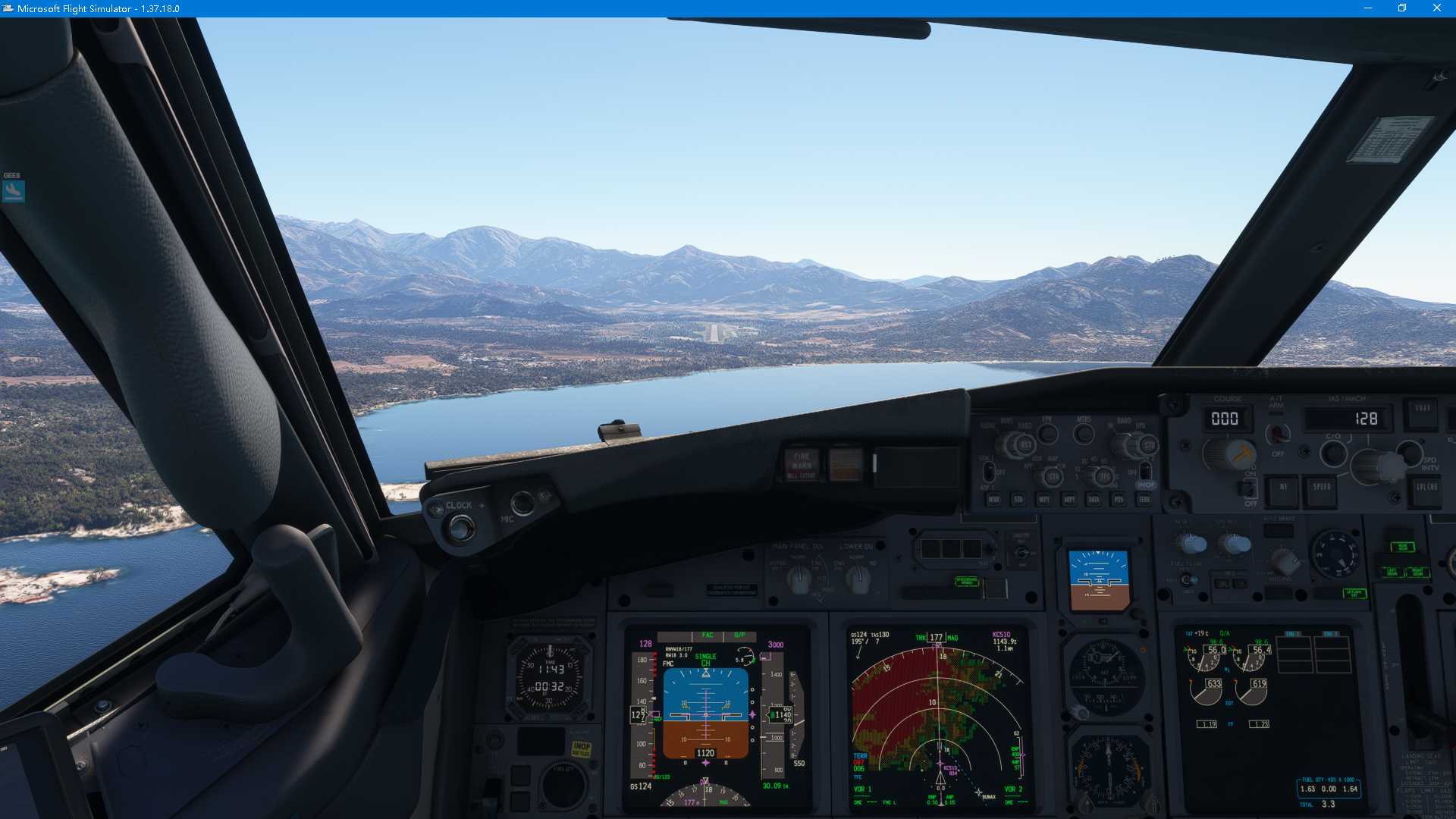Show weather radar with the WXR button

[995, 500]
